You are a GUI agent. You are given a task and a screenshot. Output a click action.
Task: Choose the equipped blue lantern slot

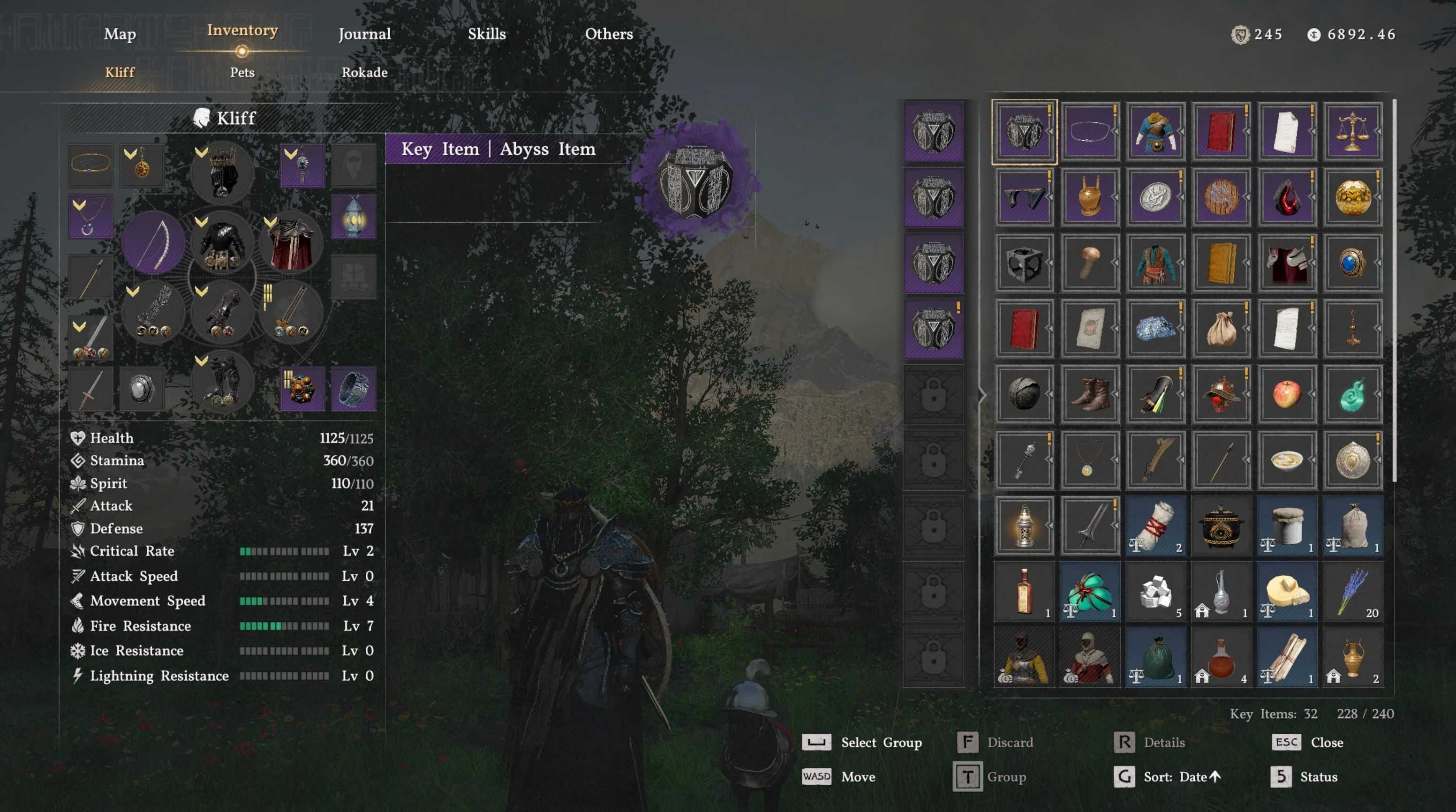tap(353, 217)
